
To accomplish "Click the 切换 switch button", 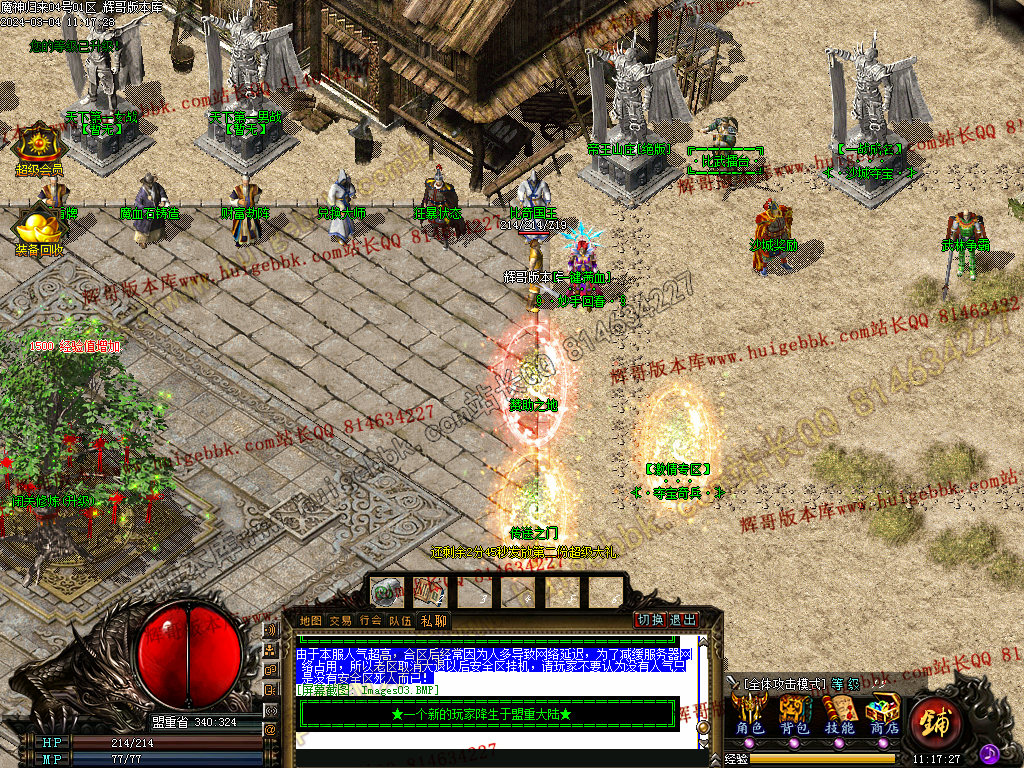I will click(x=651, y=620).
